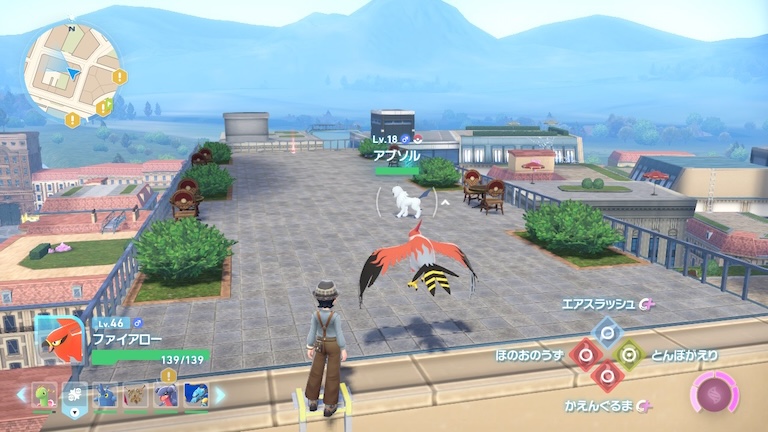
Task: Click the exclamation alert above the party bar
Action: 167,376
